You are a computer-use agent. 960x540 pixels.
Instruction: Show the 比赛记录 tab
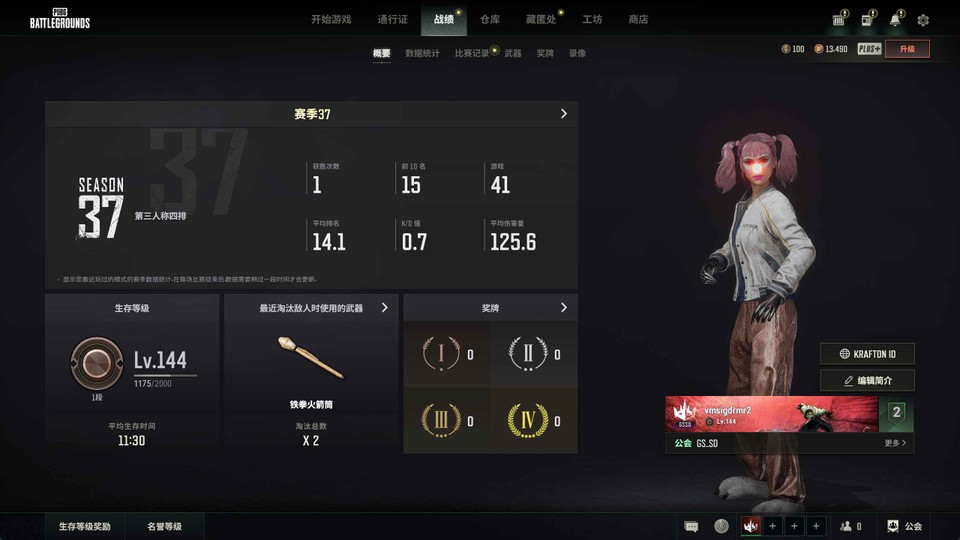(472, 53)
